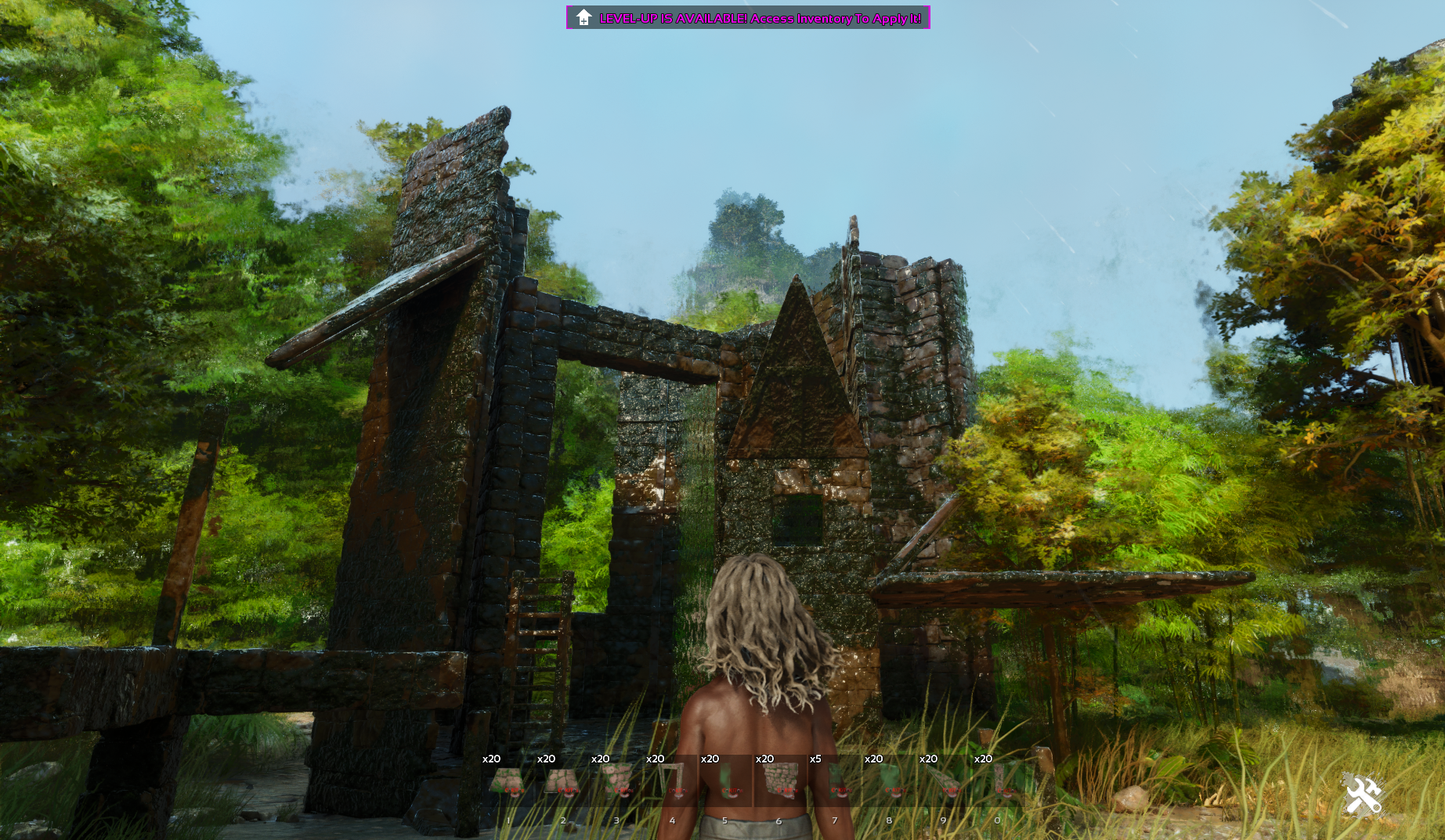The height and width of the screenshot is (840, 1445).
Task: Choose the cobblestone wall in hotbar slot 6
Action: click(780, 781)
